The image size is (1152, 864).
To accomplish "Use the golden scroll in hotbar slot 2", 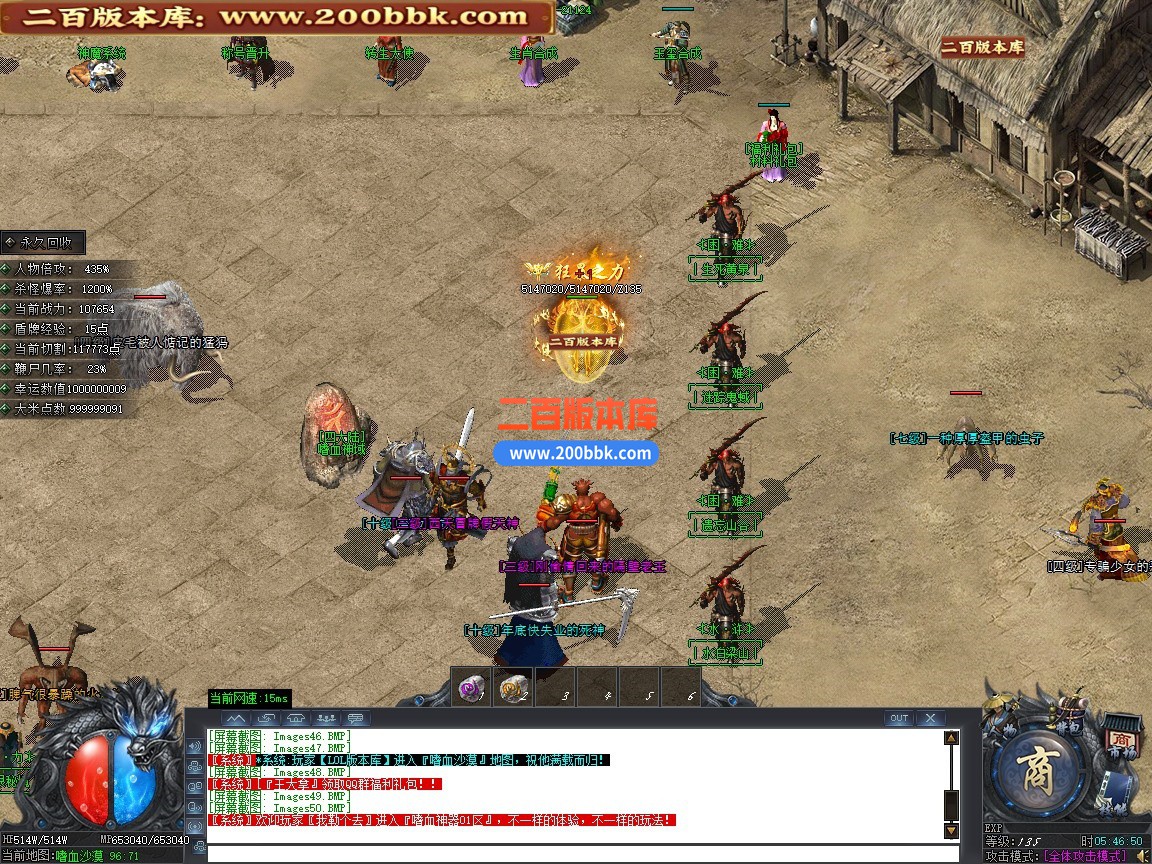I will click(x=513, y=688).
